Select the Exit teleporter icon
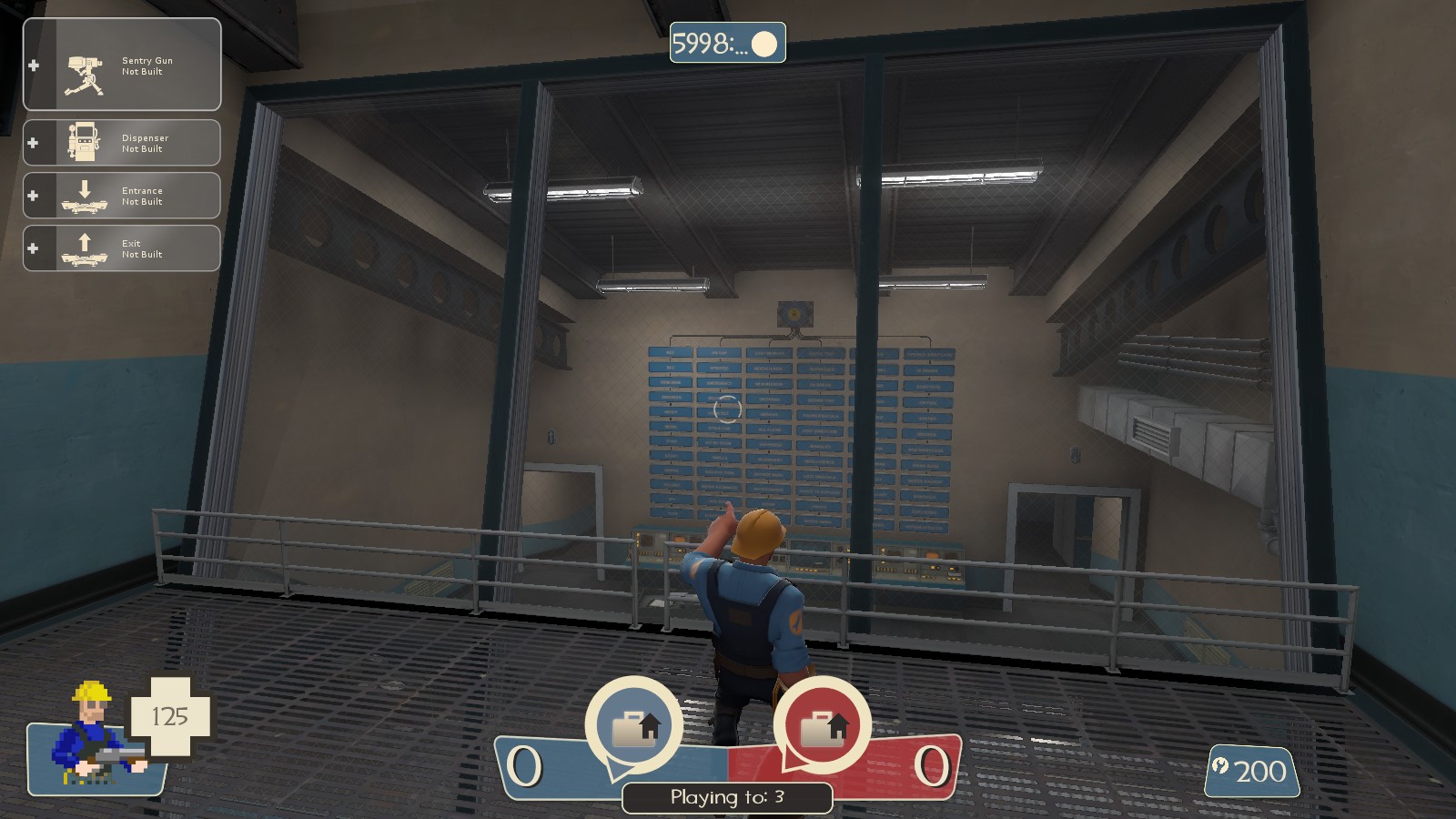Image resolution: width=1456 pixels, height=819 pixels. (x=84, y=248)
